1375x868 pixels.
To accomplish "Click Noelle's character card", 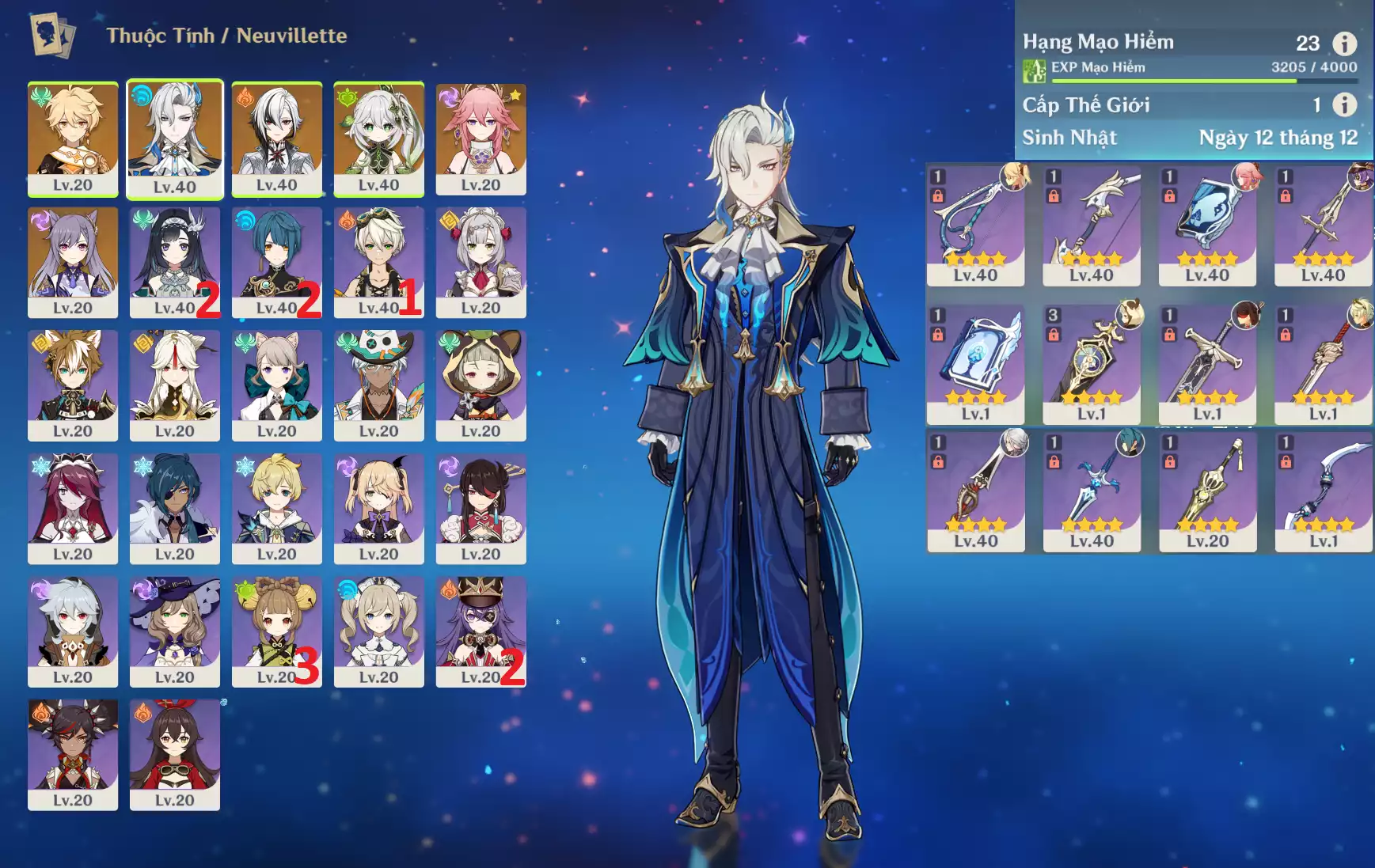I will tap(480, 261).
